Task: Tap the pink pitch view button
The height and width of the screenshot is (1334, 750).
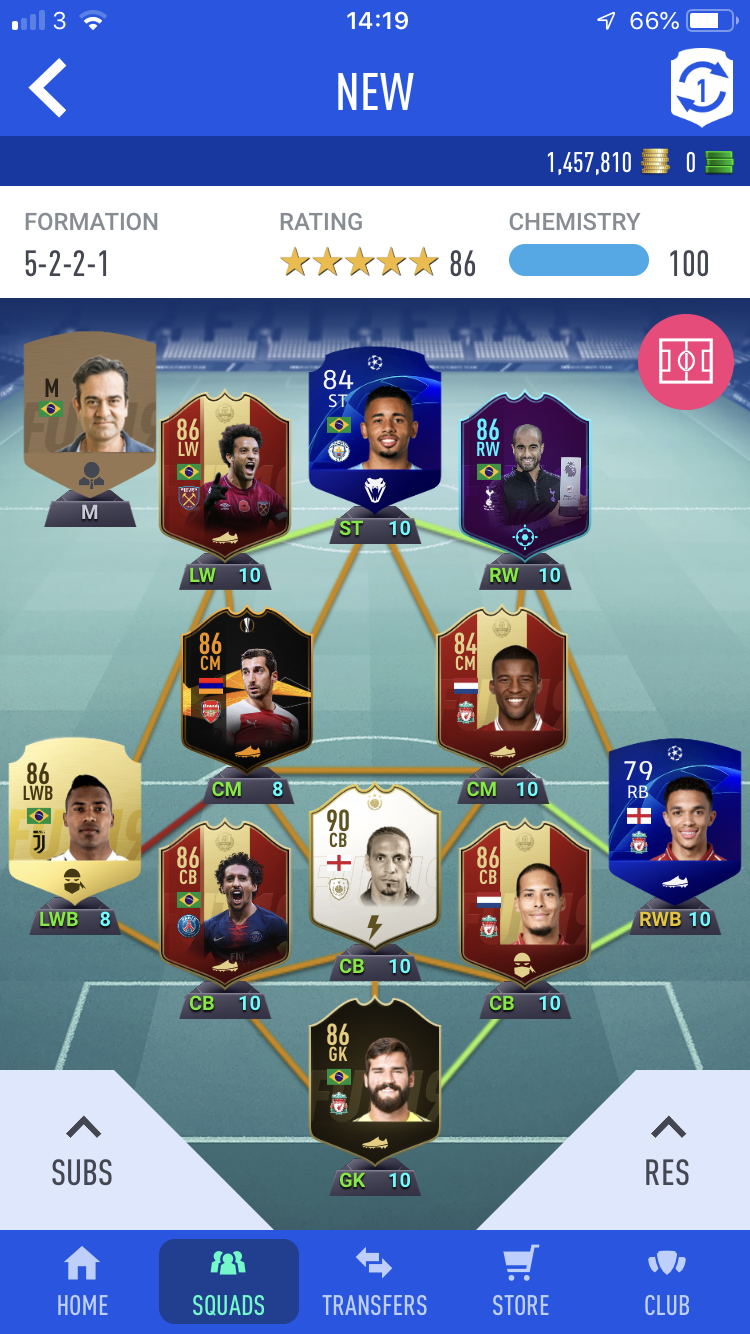Action: pos(685,362)
